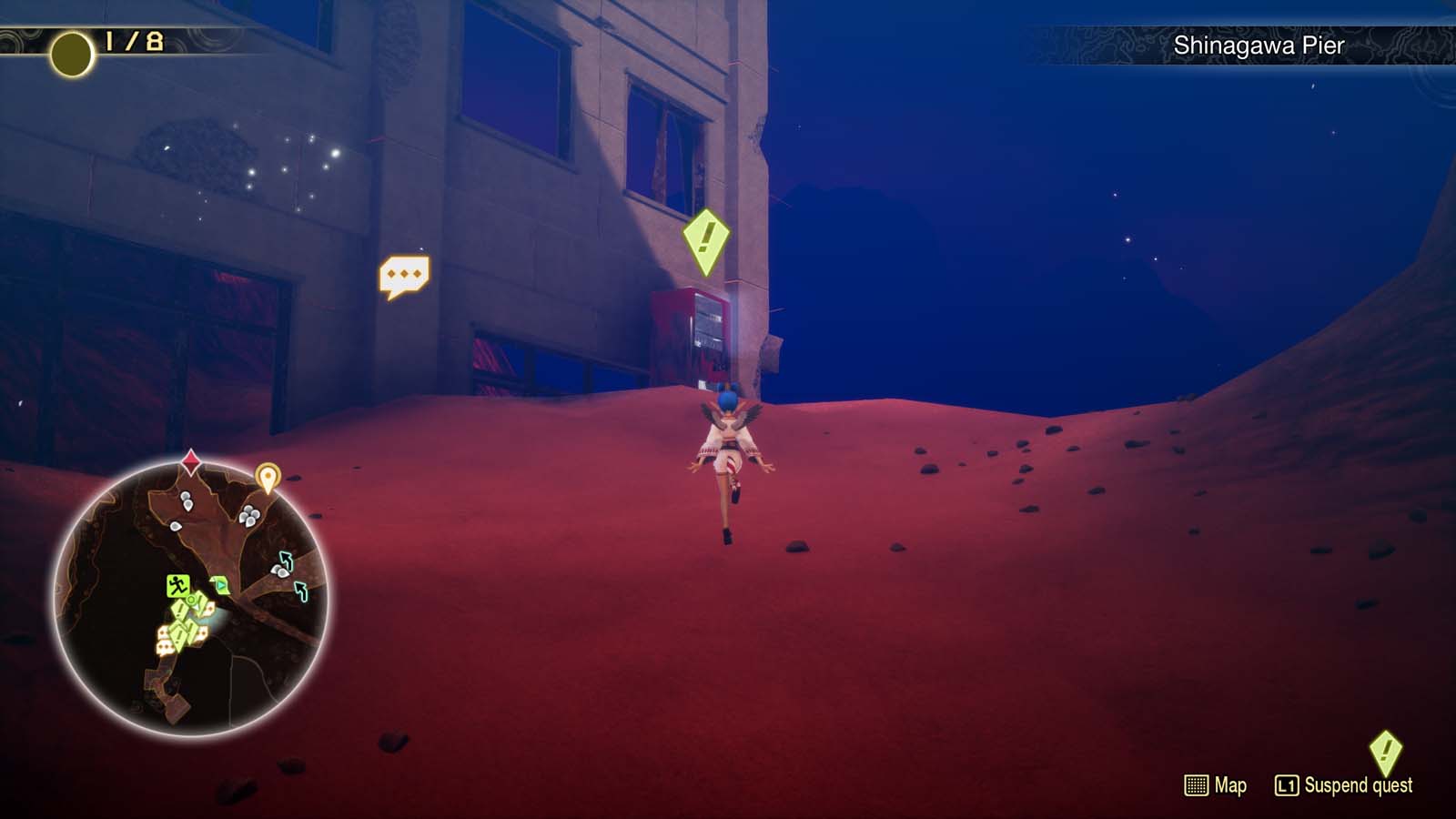
Task: Click the green diamond exclamation icon near Suspend quest
Action: tap(1386, 752)
